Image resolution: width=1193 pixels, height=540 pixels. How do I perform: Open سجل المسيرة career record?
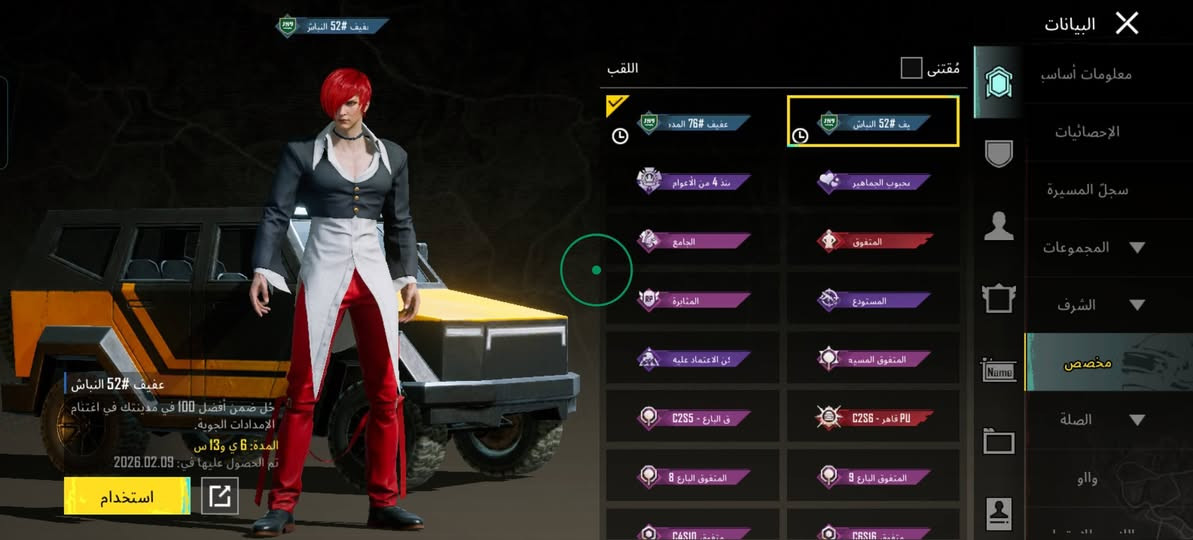(1088, 190)
